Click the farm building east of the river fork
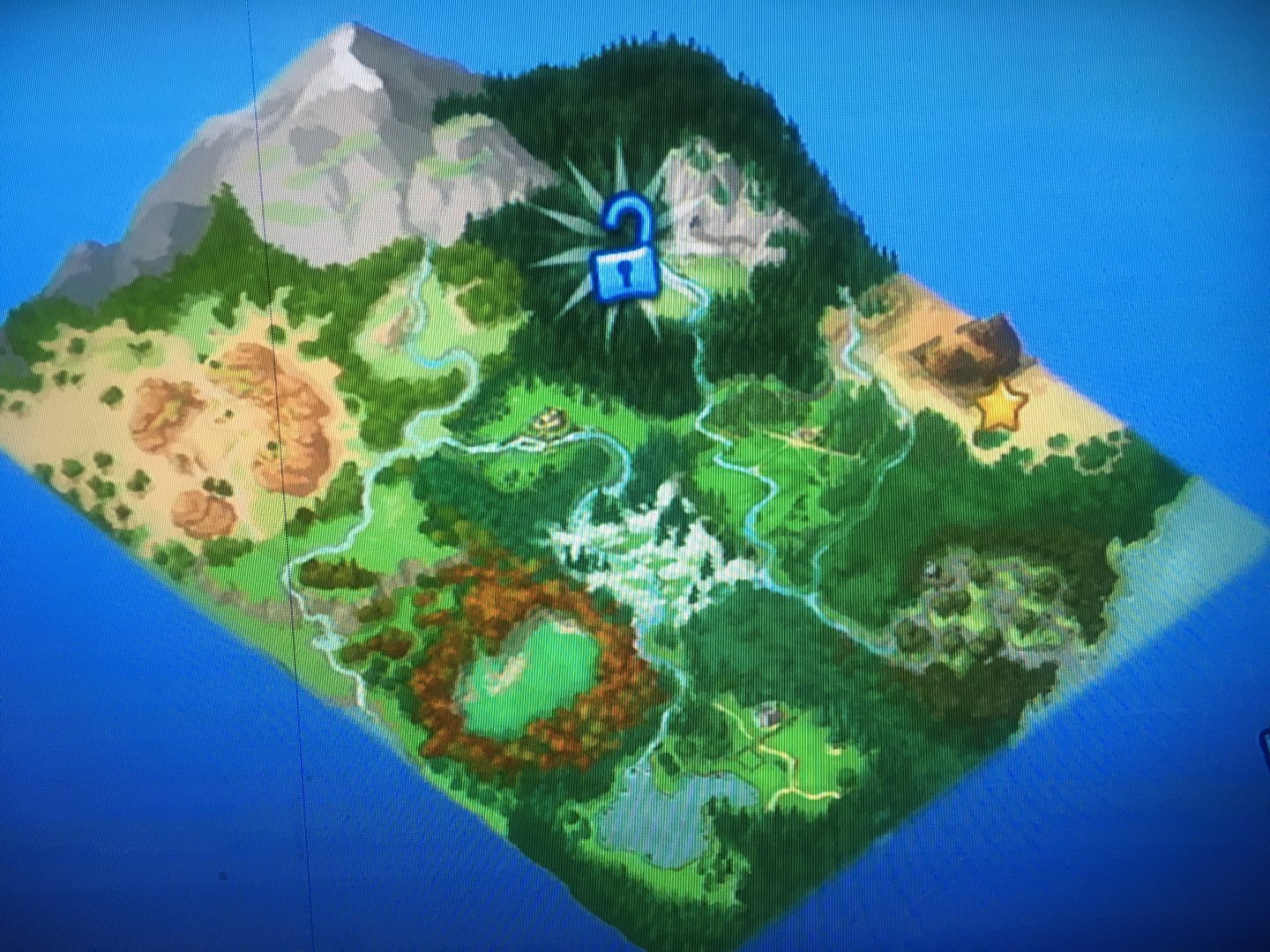Screen dimensions: 1270x952 click(807, 435)
